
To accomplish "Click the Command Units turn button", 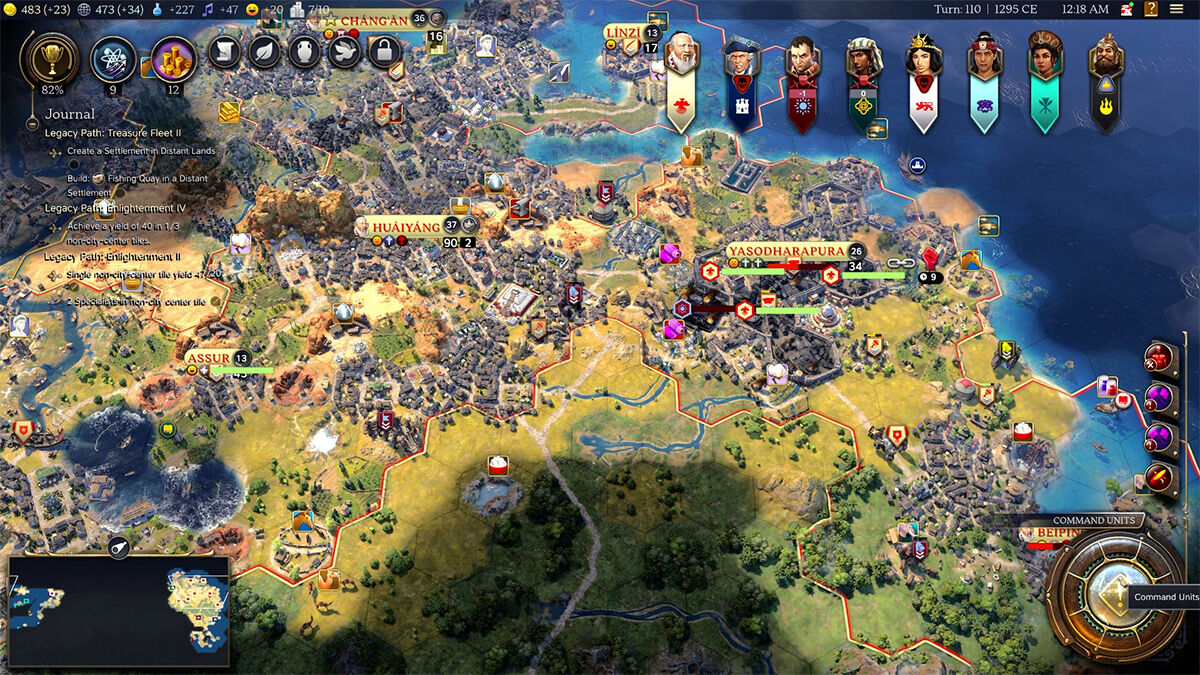I will click(x=1113, y=596).
